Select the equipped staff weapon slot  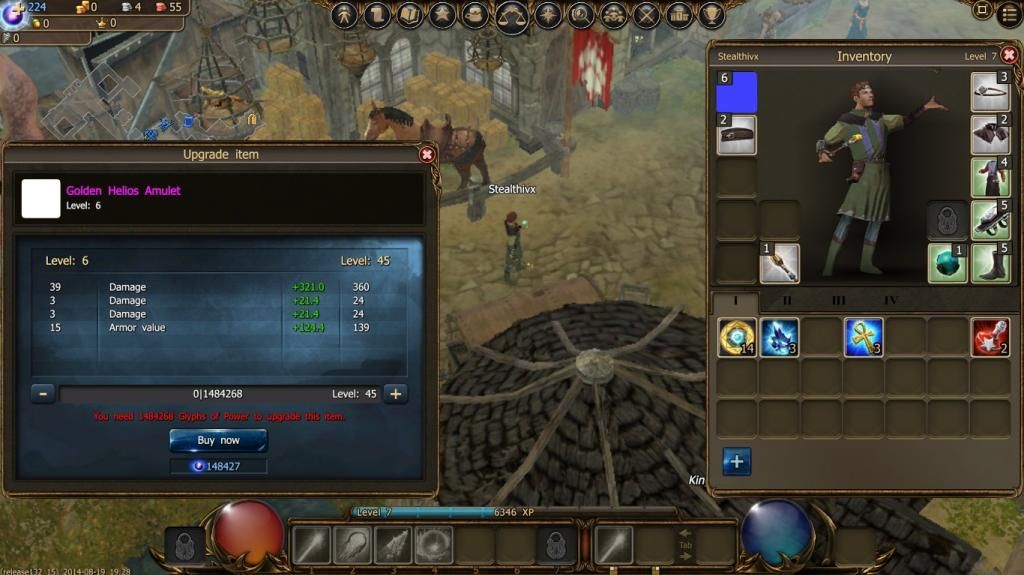pos(779,263)
